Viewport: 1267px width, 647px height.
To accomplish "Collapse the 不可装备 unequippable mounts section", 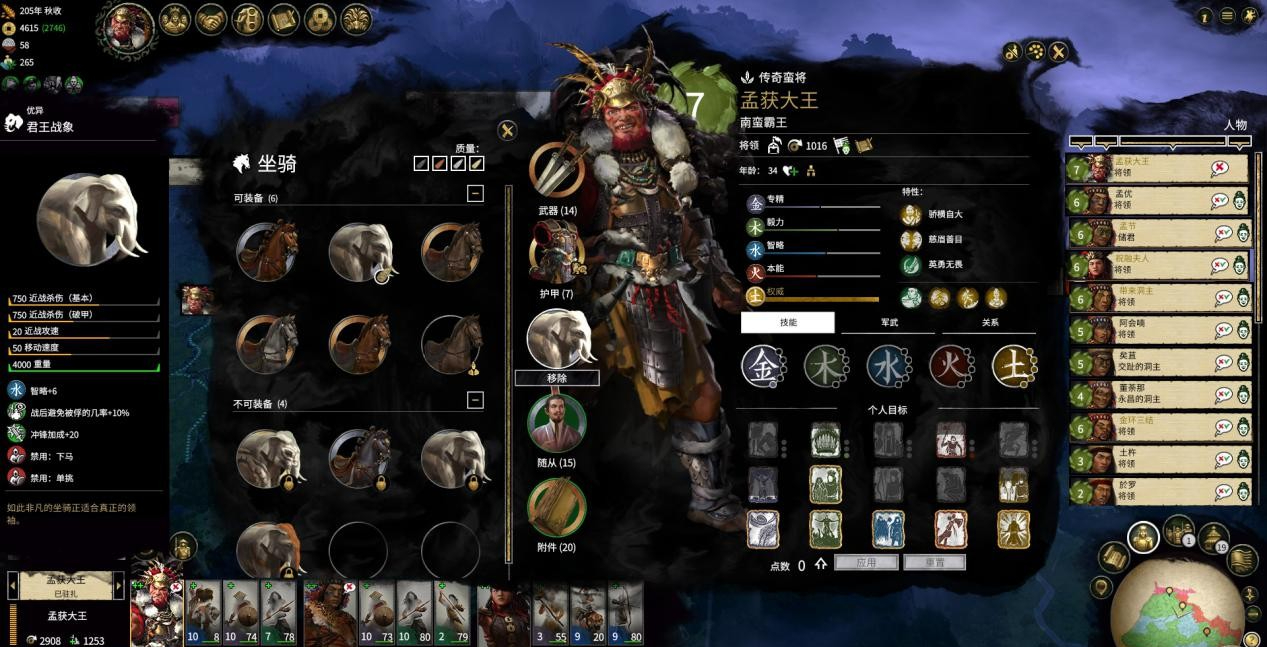I will tap(475, 400).
